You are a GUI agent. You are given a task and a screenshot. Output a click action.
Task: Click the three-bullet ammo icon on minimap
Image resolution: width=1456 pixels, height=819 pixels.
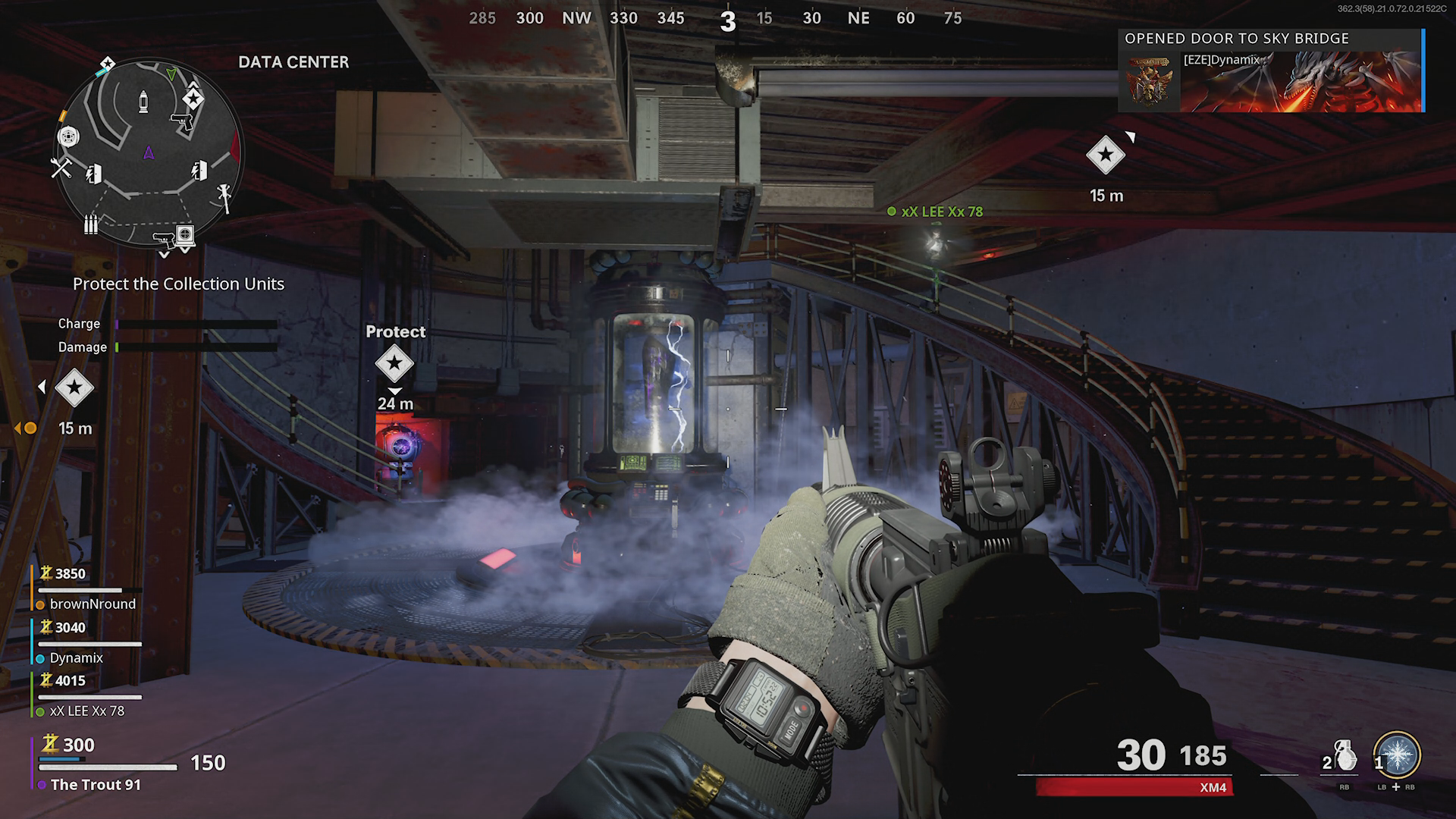tap(91, 224)
